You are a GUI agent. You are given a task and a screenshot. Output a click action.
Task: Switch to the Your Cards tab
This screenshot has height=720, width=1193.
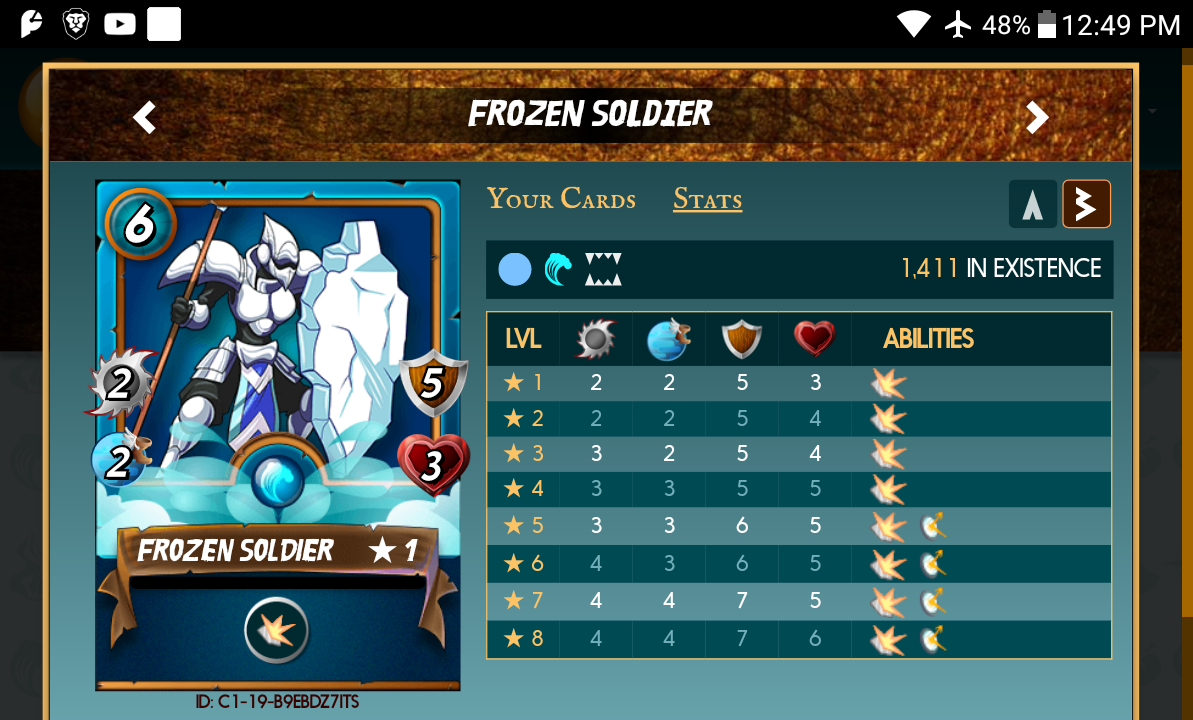tap(561, 199)
